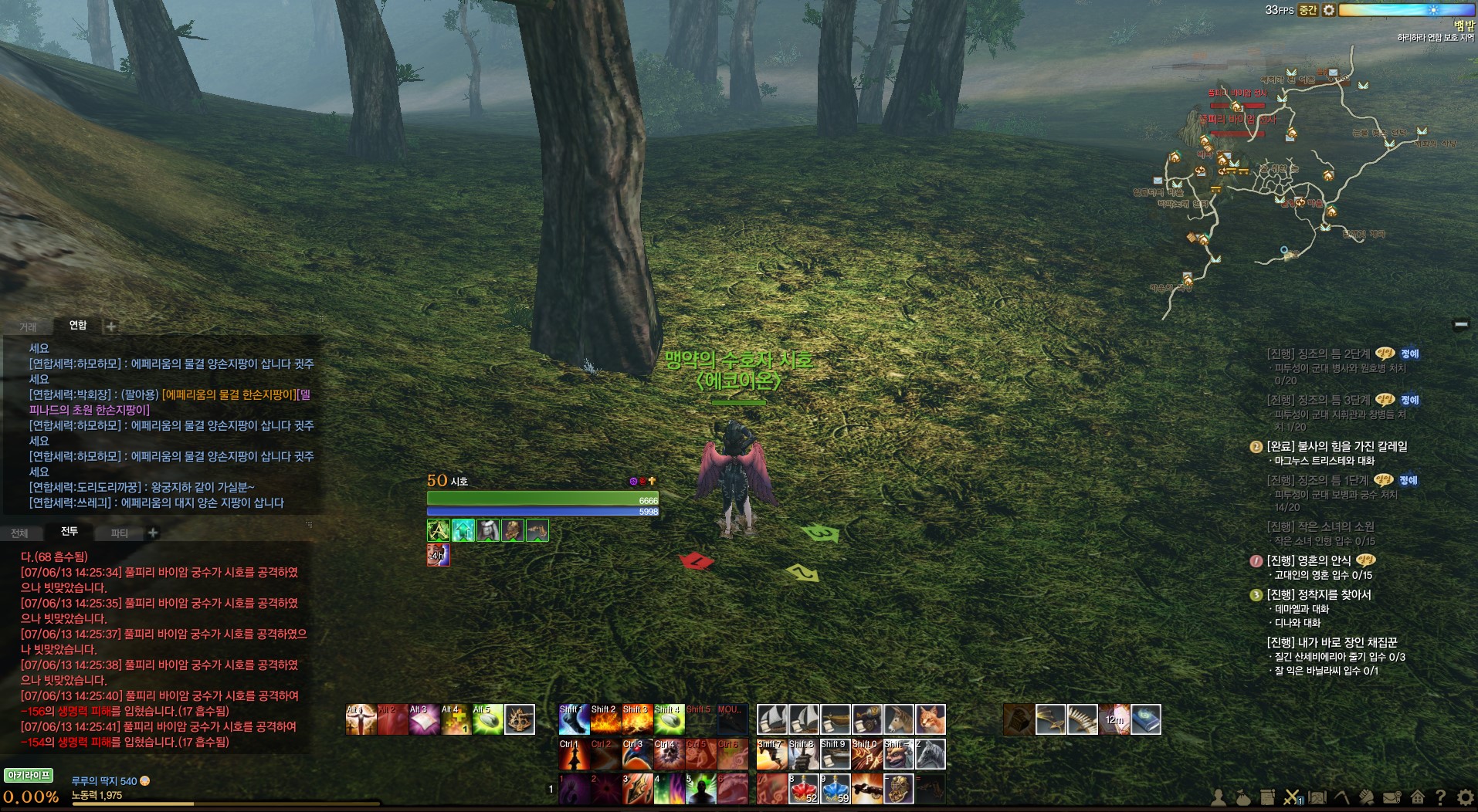Open the mail envelope menu icon
The width and height of the screenshot is (1478, 812).
point(1392,797)
